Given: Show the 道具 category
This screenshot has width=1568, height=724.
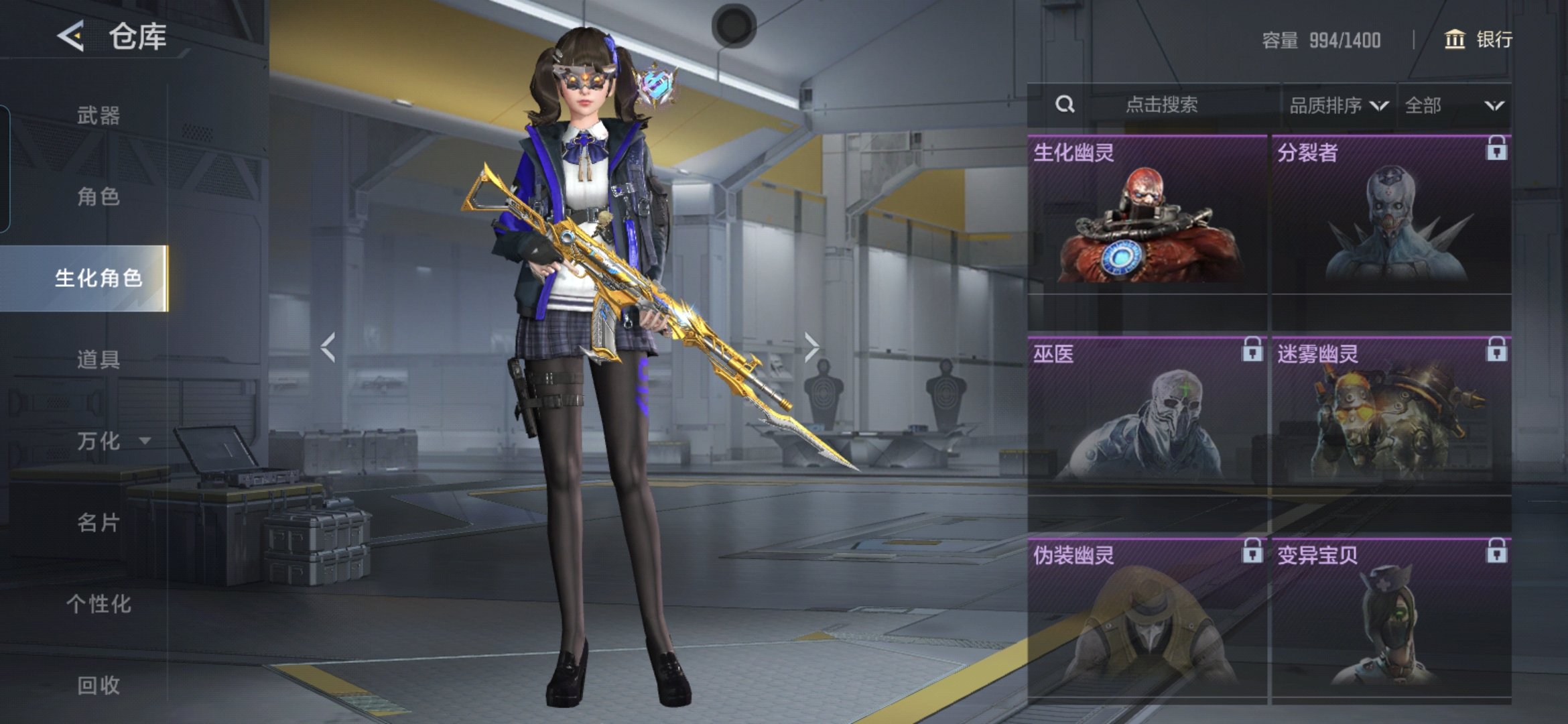Looking at the screenshot, I should (x=99, y=359).
